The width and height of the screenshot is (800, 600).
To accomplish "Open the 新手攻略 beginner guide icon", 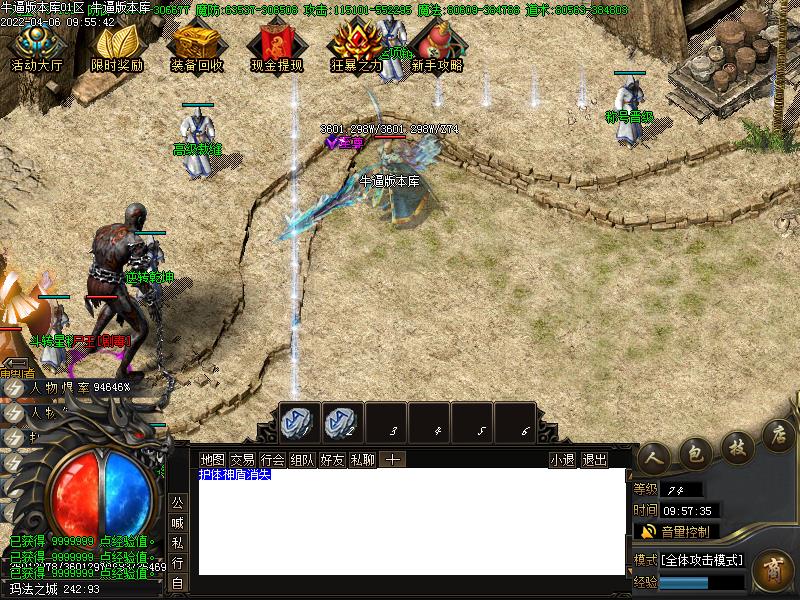I will pos(436,46).
